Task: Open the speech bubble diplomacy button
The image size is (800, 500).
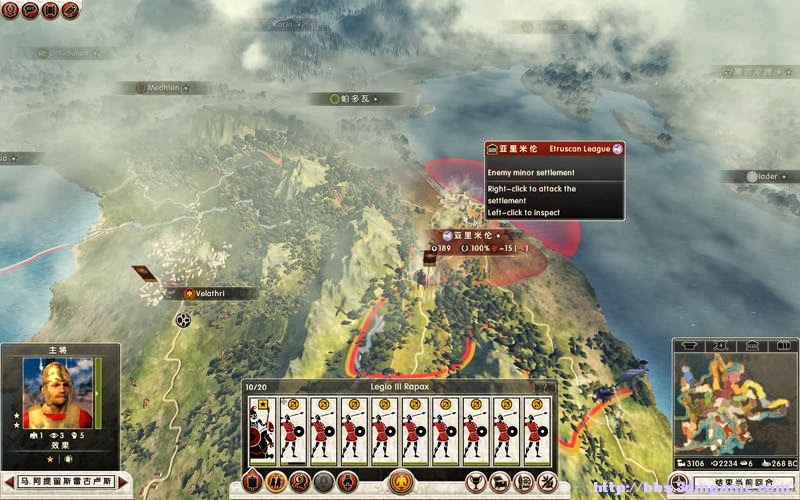Action: (x=30, y=10)
